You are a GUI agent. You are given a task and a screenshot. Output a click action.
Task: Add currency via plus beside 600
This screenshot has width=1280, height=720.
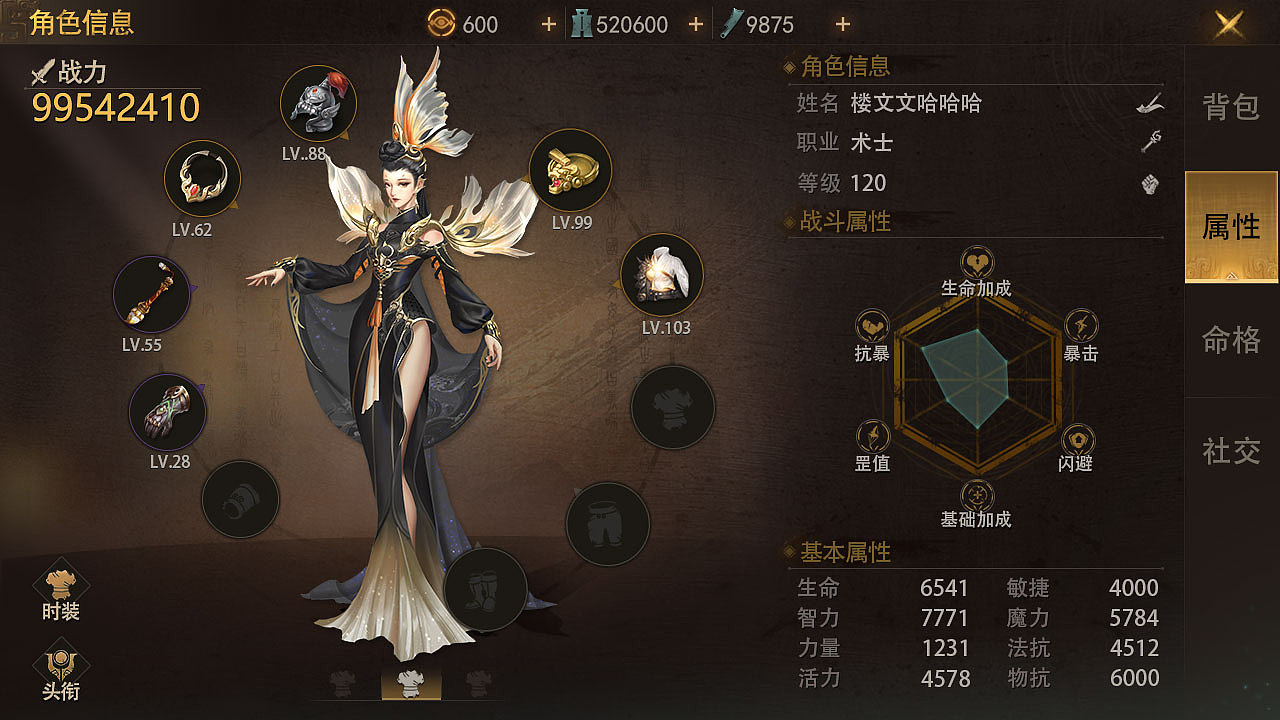(548, 24)
